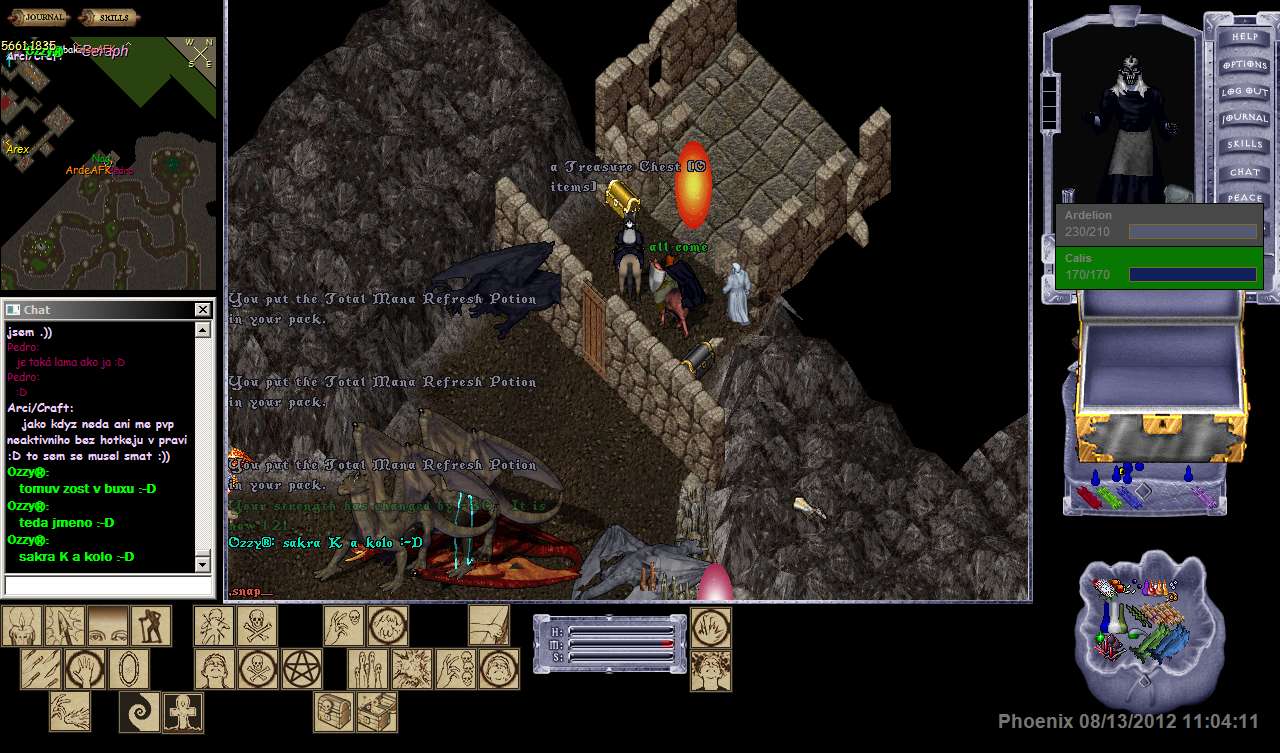The image size is (1280, 753).
Task: Open the Help menu on the paperdoll
Action: (1245, 37)
